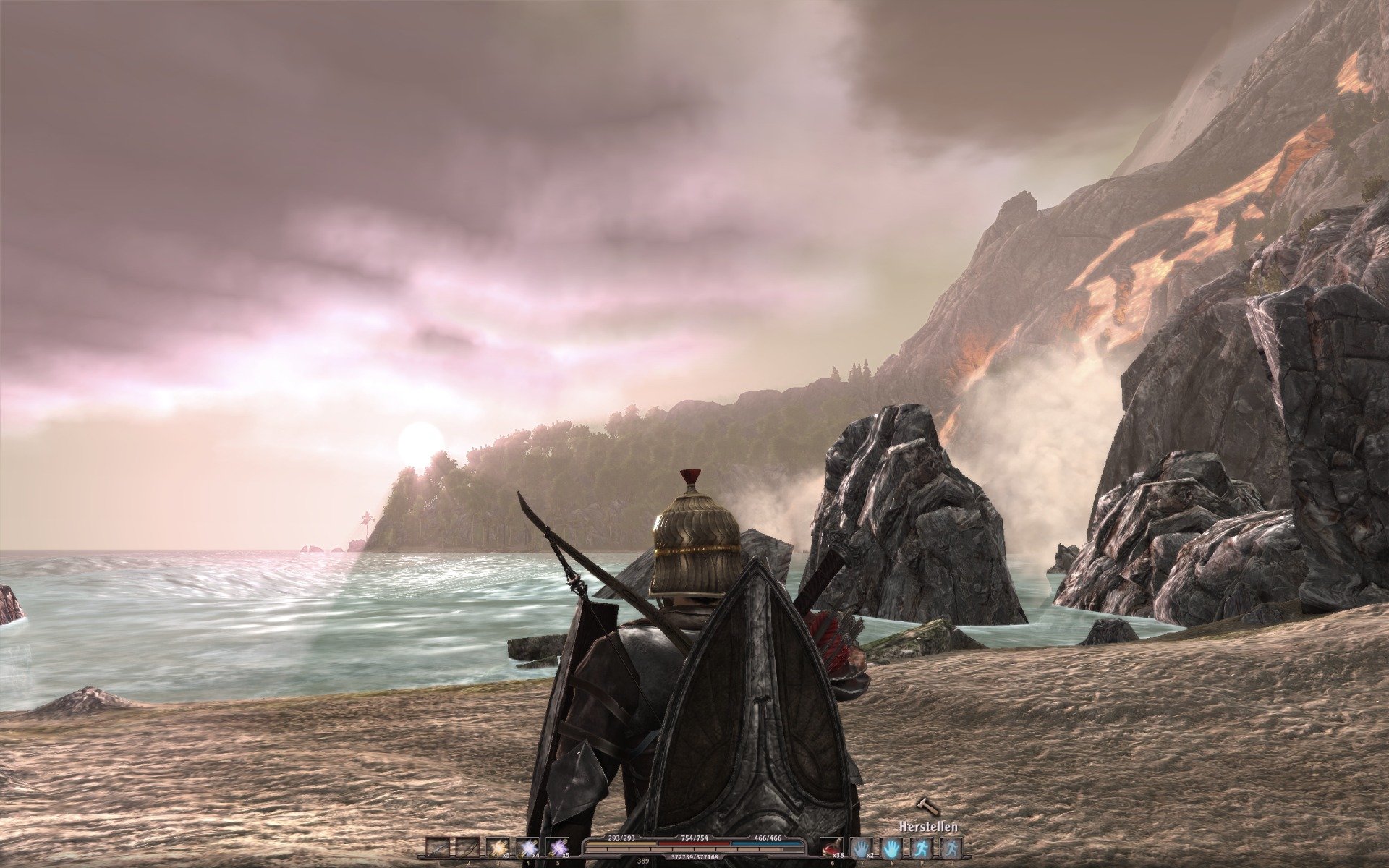Use the white-blue scroll with x4 count
This screenshot has height=868, width=1389.
click(527, 848)
